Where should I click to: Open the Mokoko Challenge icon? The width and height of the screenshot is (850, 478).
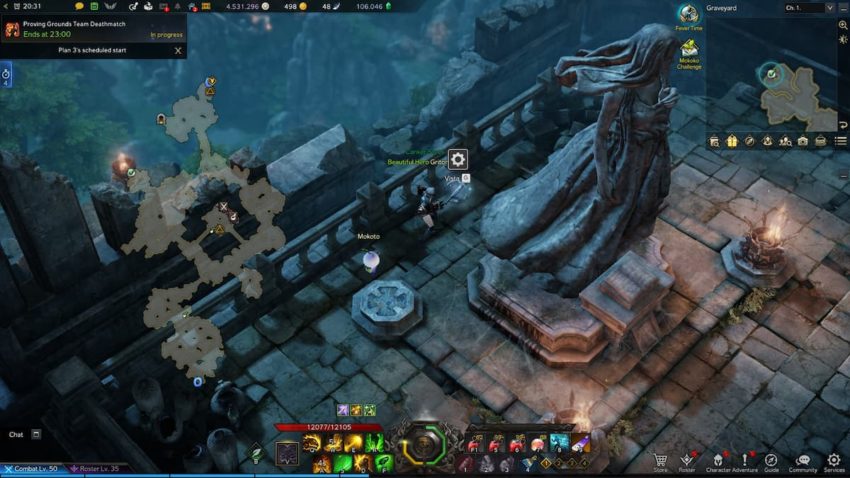point(688,49)
